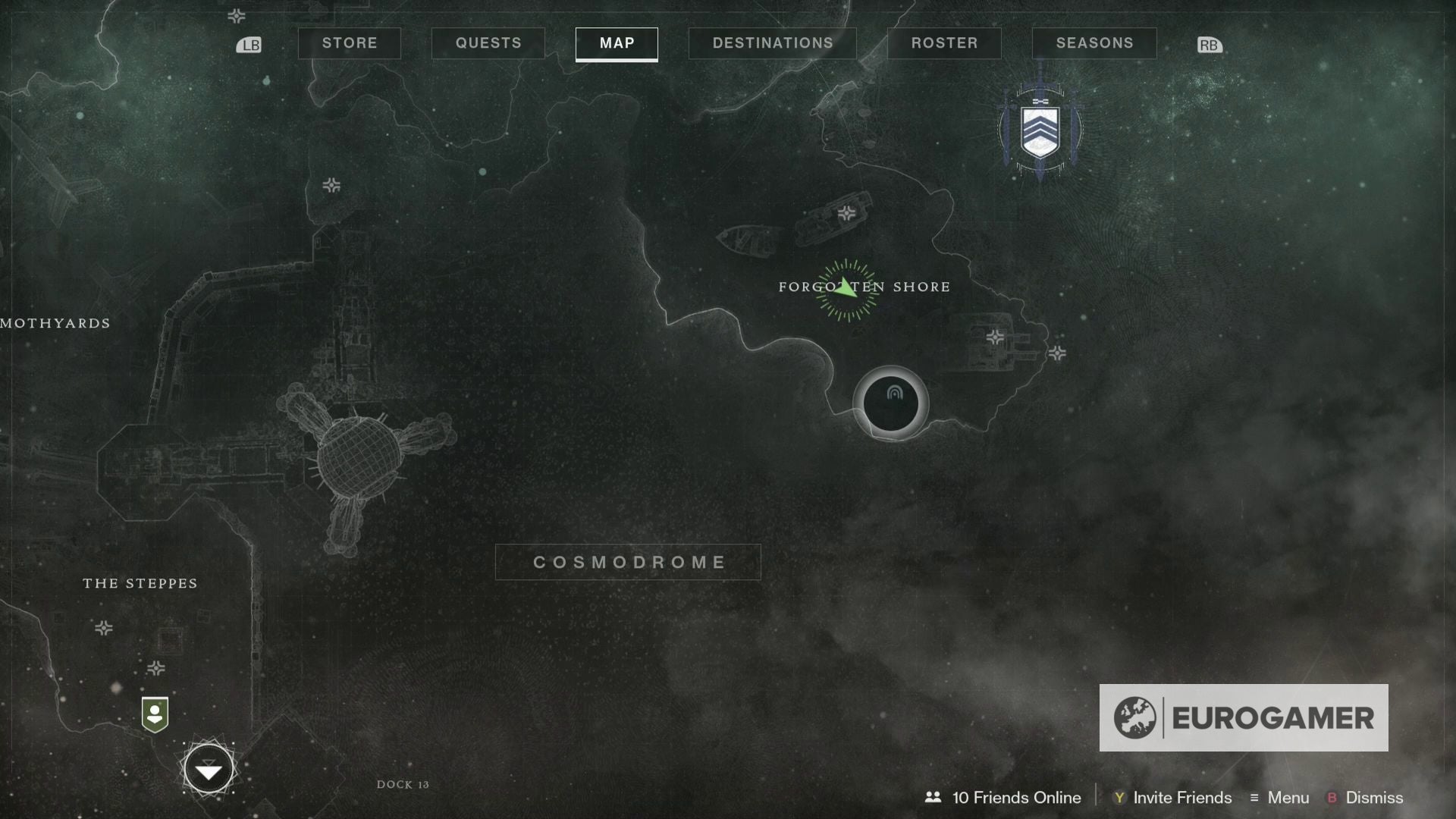Open the Destinations tab

(772, 42)
